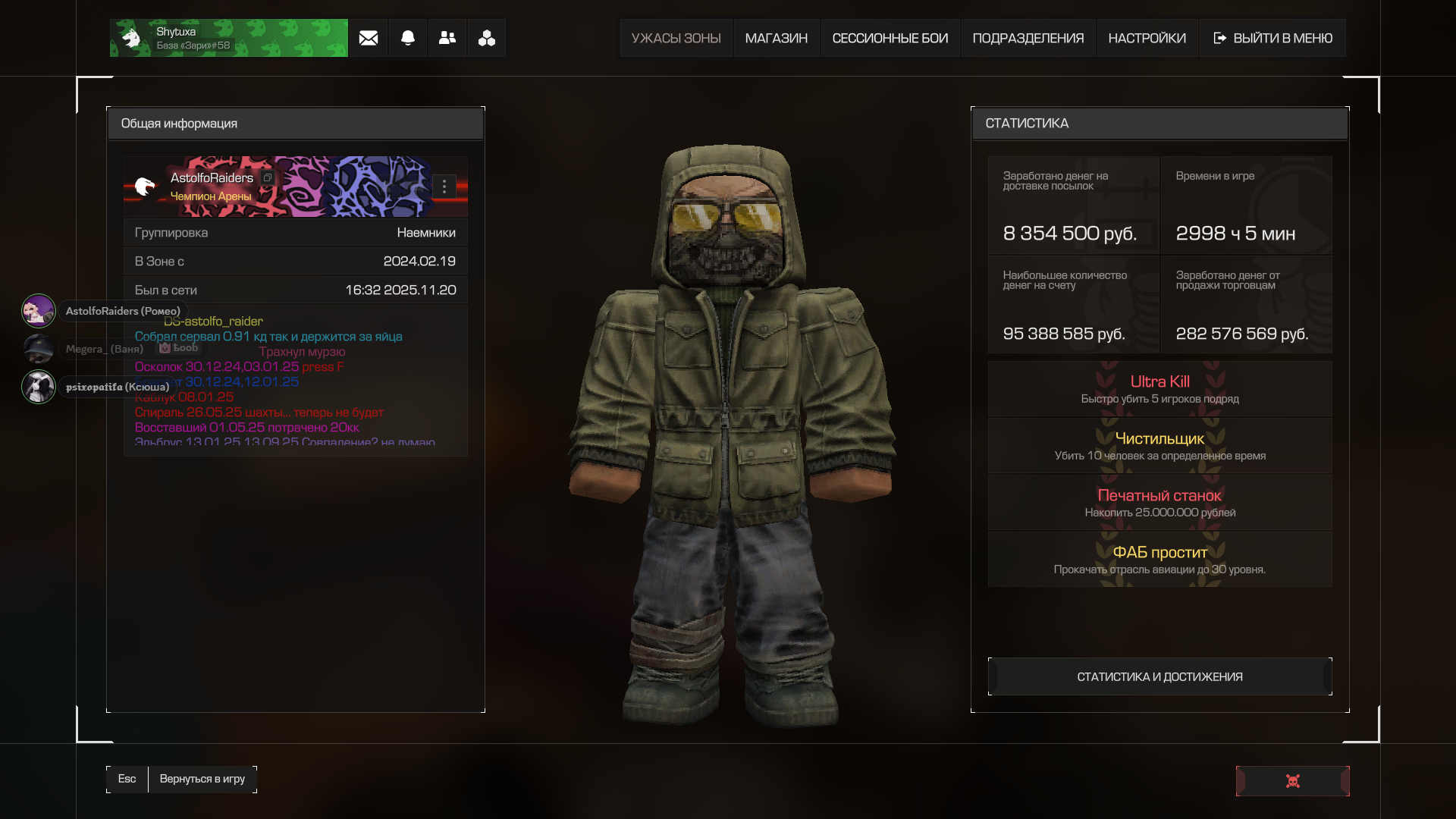The width and height of the screenshot is (1456, 819).
Task: Click the Shytuxa profile banner
Action: tap(228, 38)
